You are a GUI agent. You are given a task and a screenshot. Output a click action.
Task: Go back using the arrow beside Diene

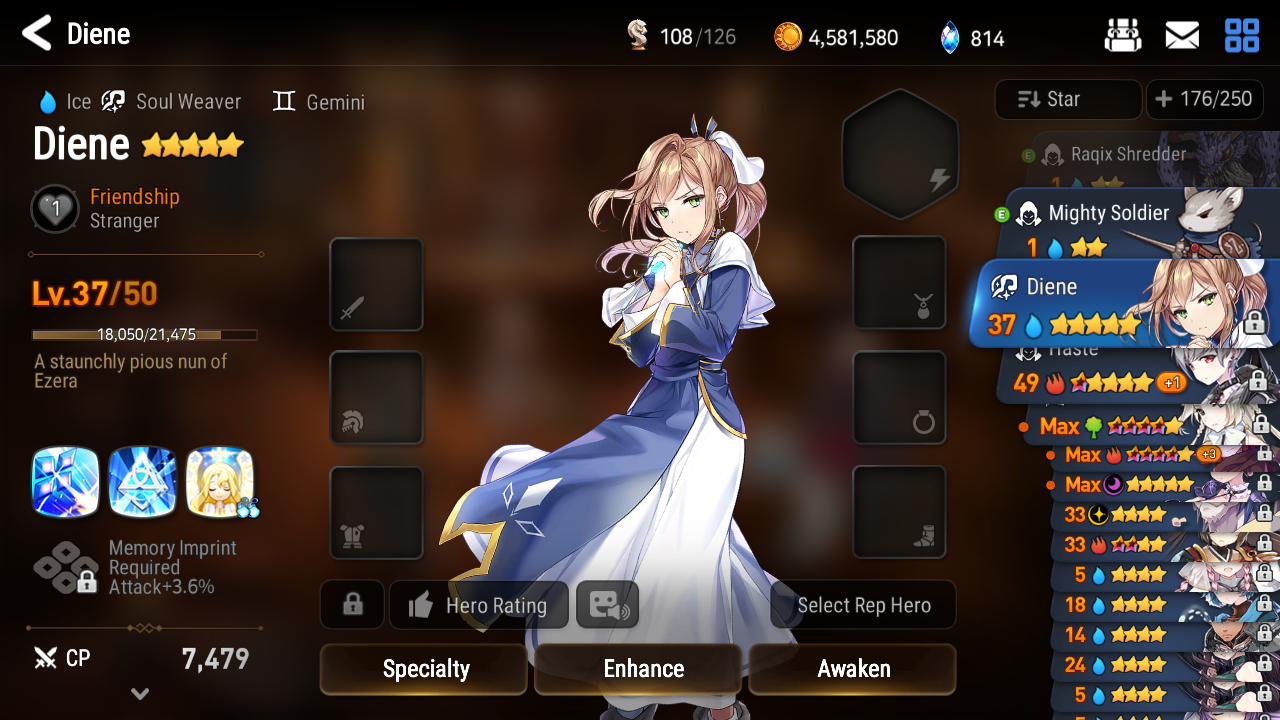37,34
